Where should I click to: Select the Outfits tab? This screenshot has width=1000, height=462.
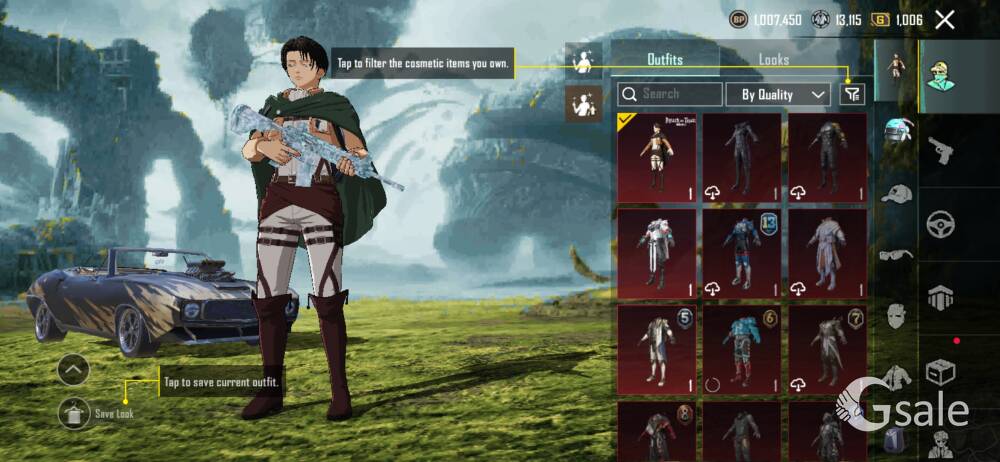pos(665,60)
